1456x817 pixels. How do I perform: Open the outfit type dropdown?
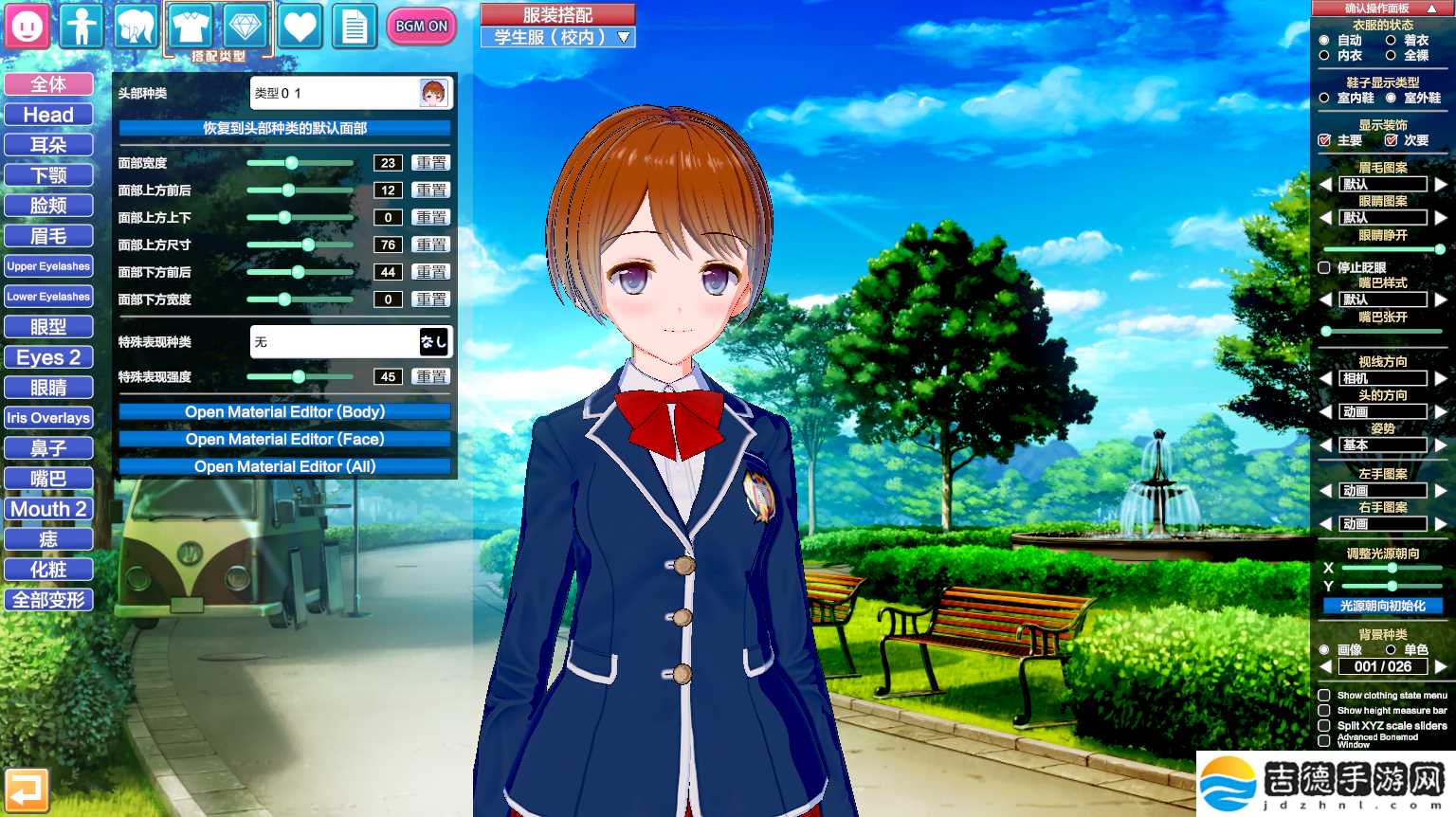click(557, 37)
